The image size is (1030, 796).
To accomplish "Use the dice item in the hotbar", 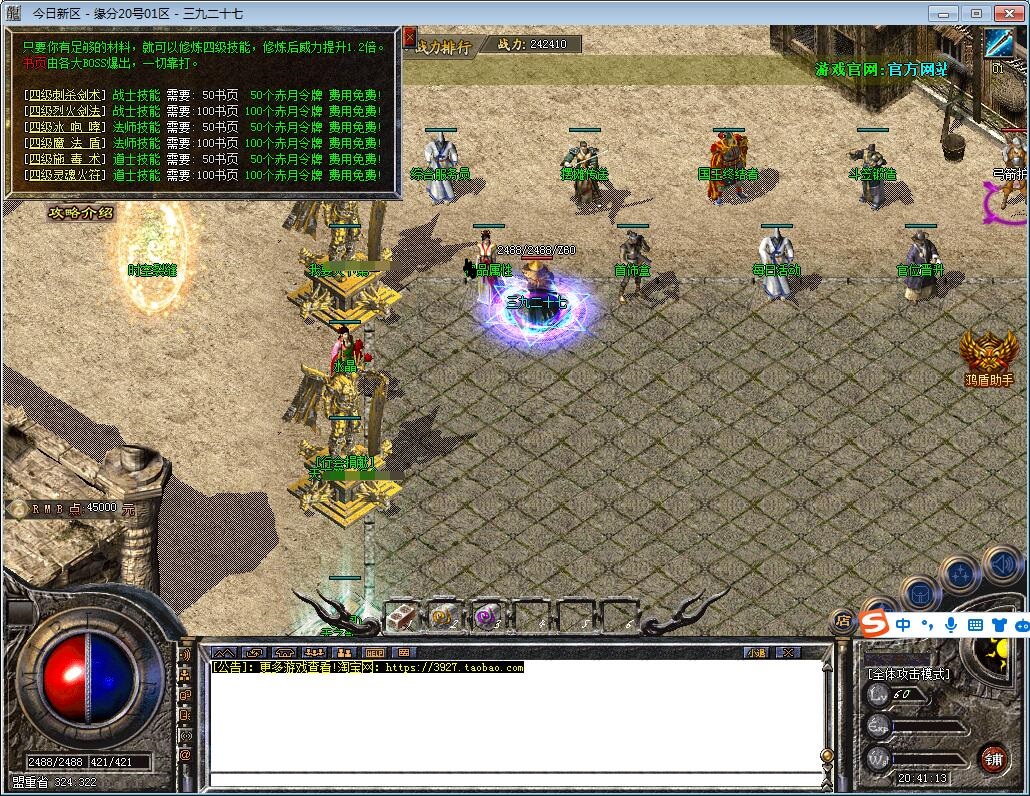I will click(400, 617).
